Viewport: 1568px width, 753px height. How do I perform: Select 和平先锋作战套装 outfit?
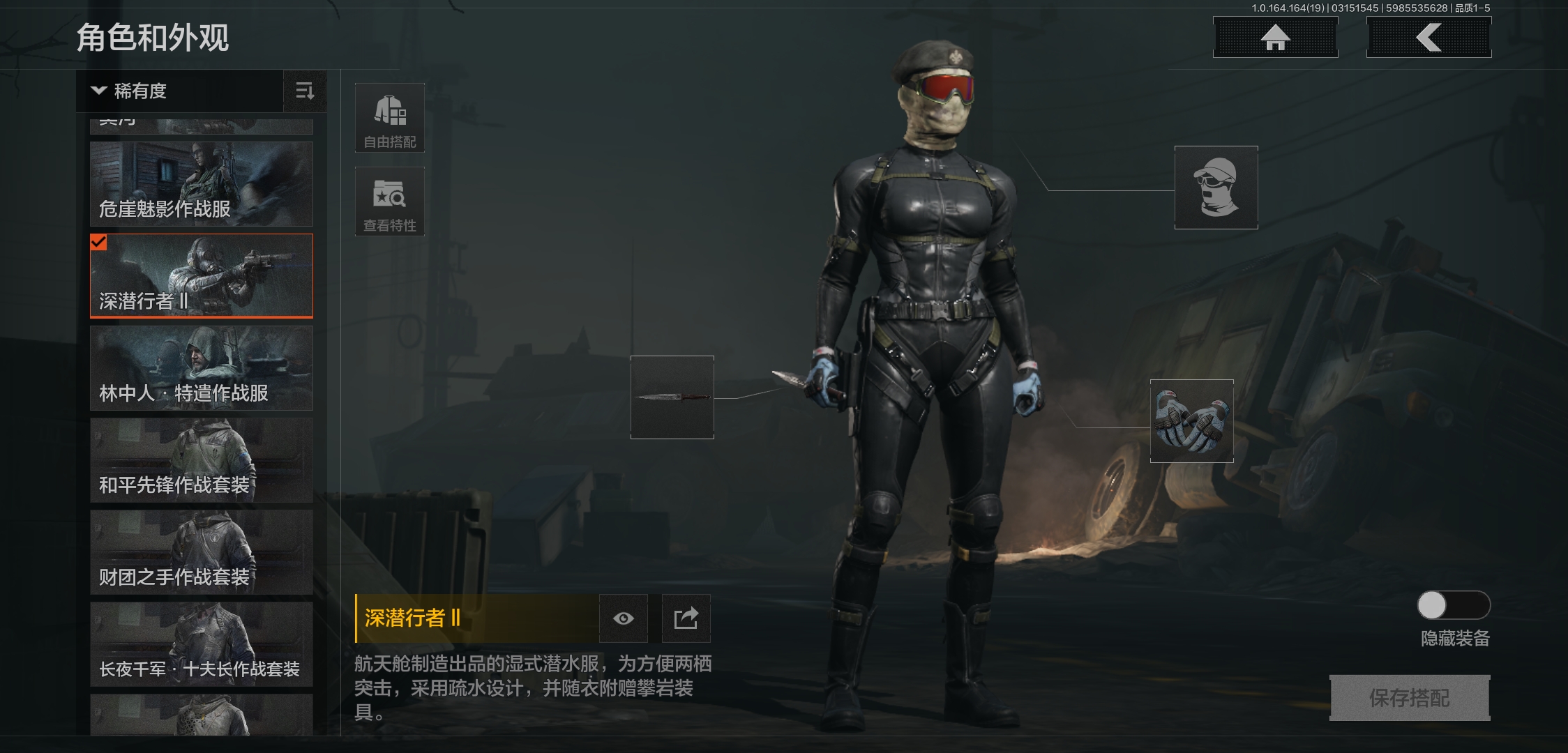pyautogui.click(x=202, y=462)
